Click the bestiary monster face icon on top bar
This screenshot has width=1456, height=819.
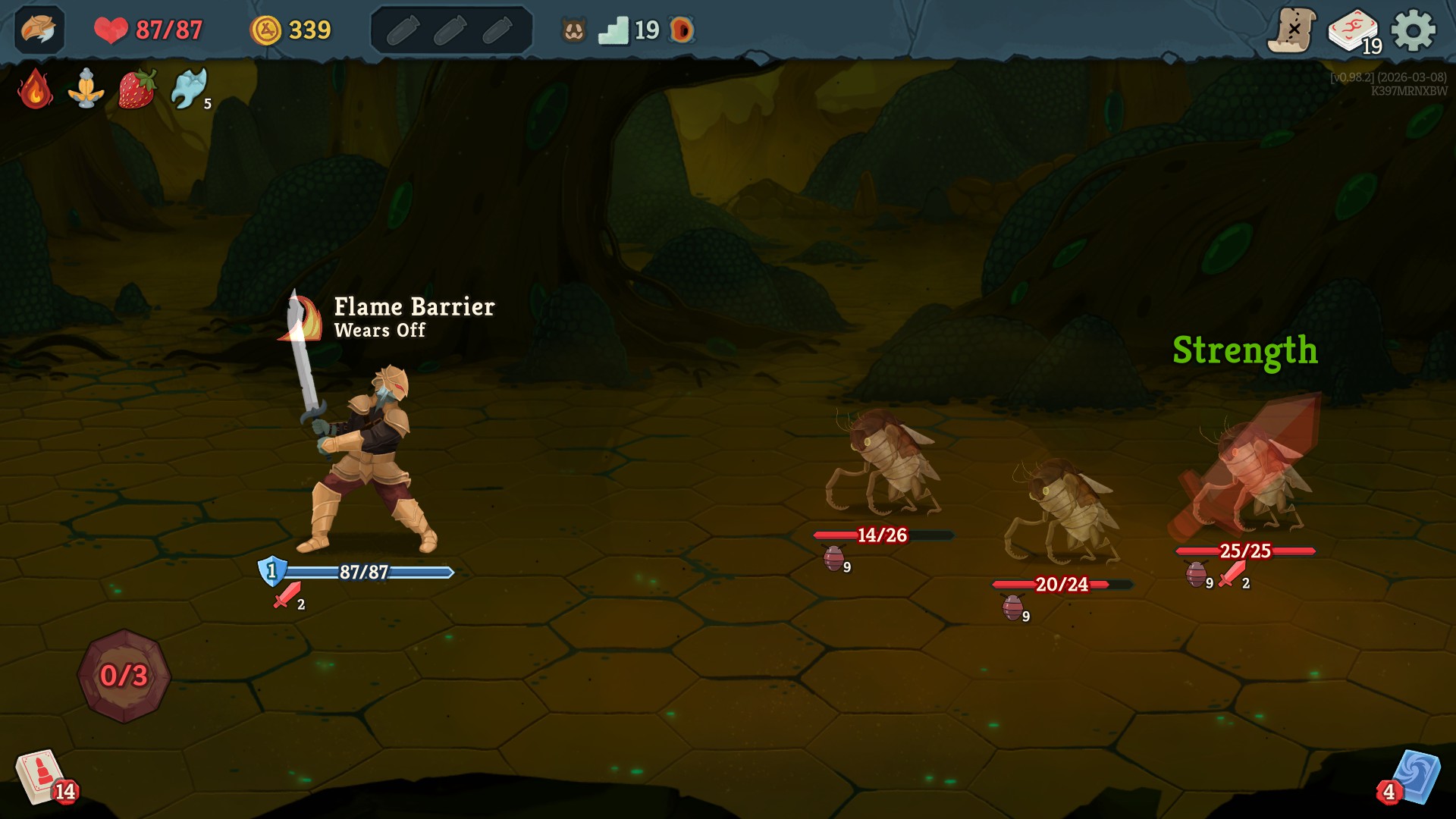(x=574, y=29)
